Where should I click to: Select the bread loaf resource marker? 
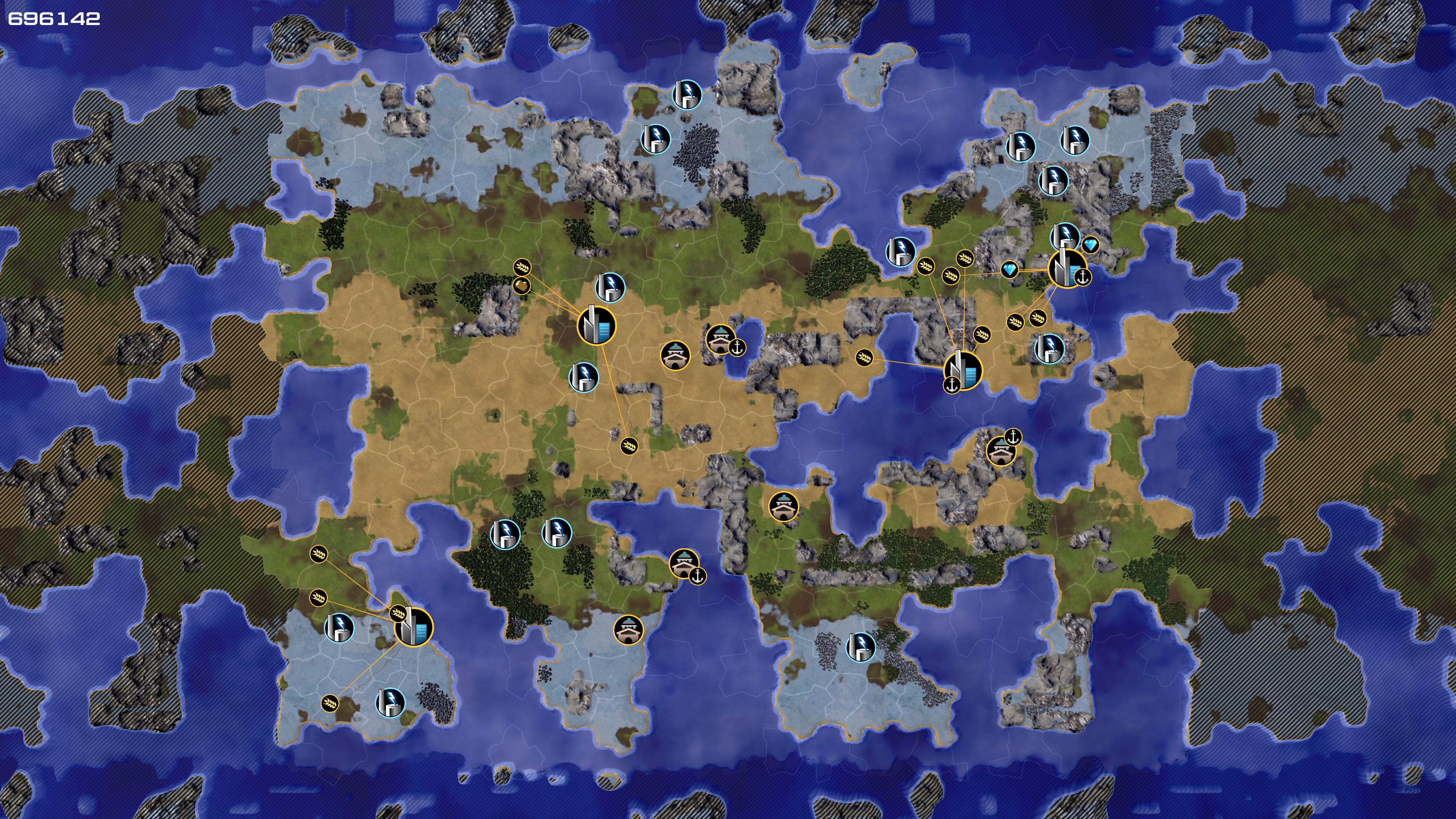click(521, 286)
